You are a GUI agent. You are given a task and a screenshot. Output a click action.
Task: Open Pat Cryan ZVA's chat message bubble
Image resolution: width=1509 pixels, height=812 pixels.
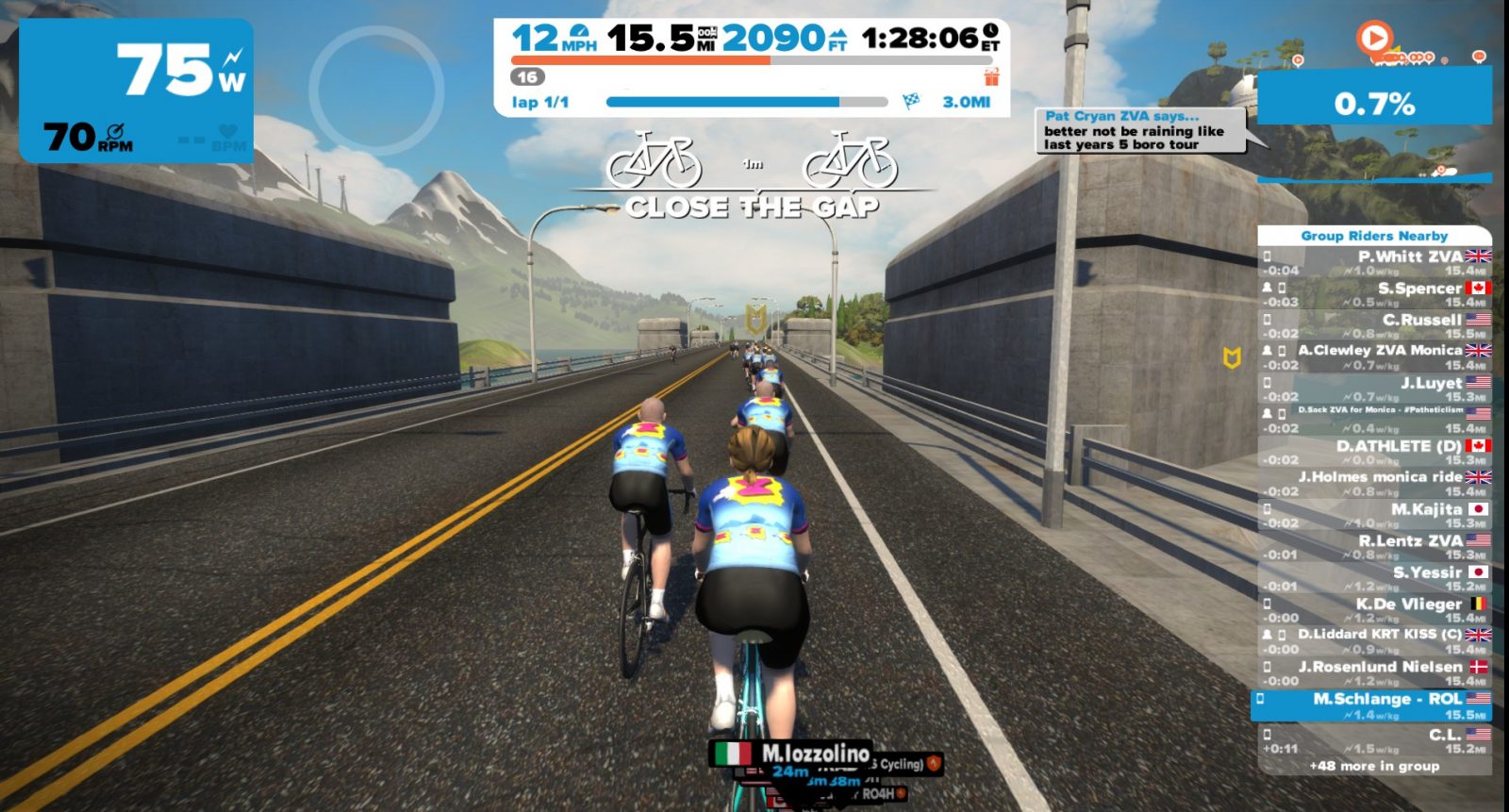(x=1138, y=131)
